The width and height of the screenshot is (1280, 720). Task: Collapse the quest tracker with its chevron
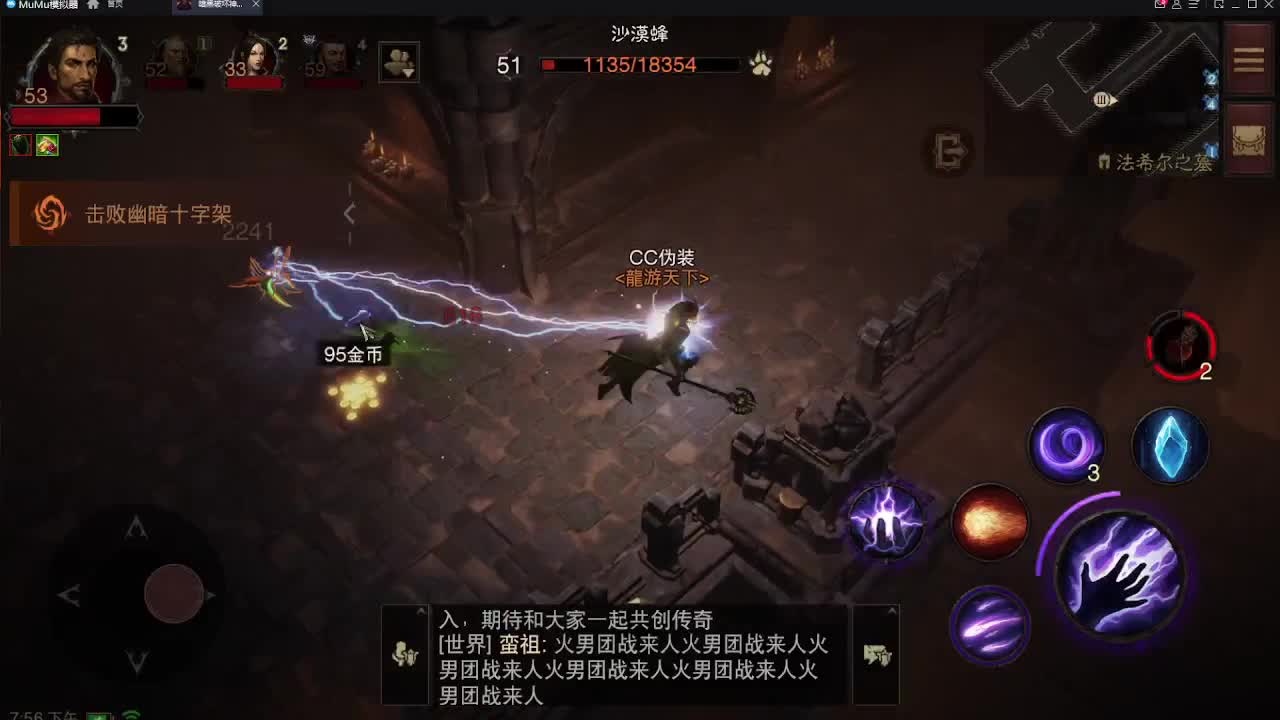tap(349, 213)
